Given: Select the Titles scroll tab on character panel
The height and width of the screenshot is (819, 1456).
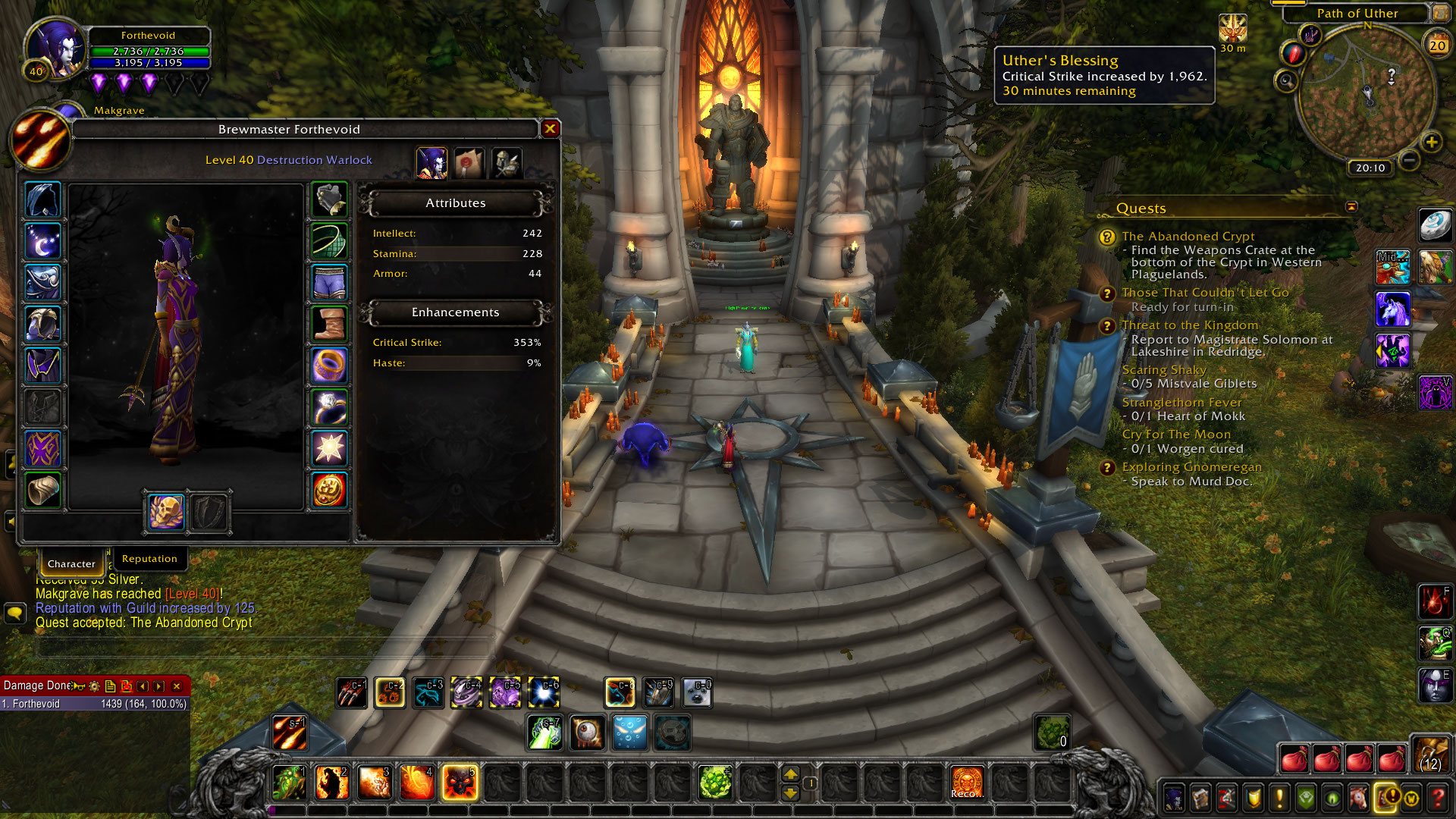Looking at the screenshot, I should point(469,162).
